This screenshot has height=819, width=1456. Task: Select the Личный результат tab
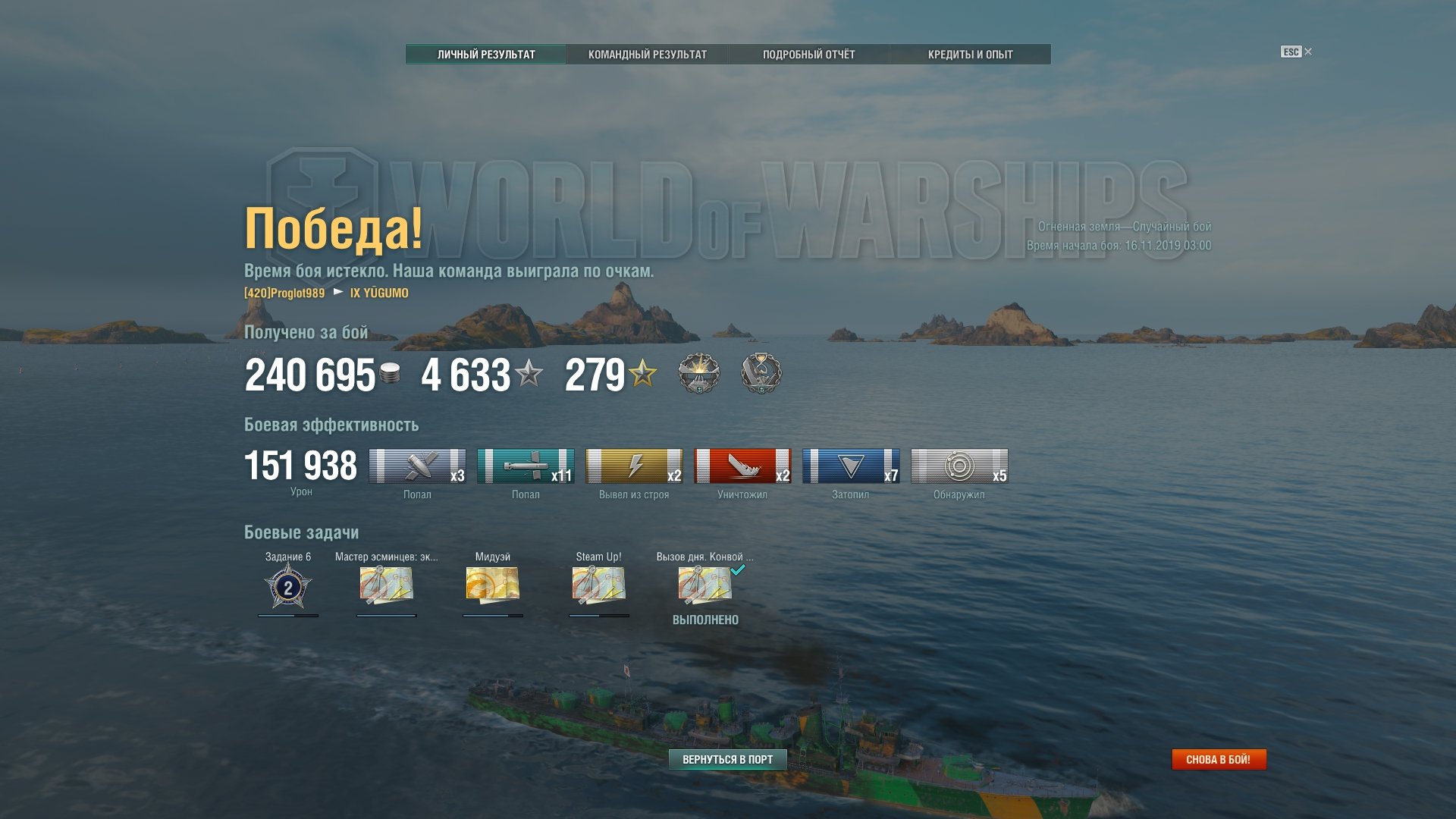486,55
